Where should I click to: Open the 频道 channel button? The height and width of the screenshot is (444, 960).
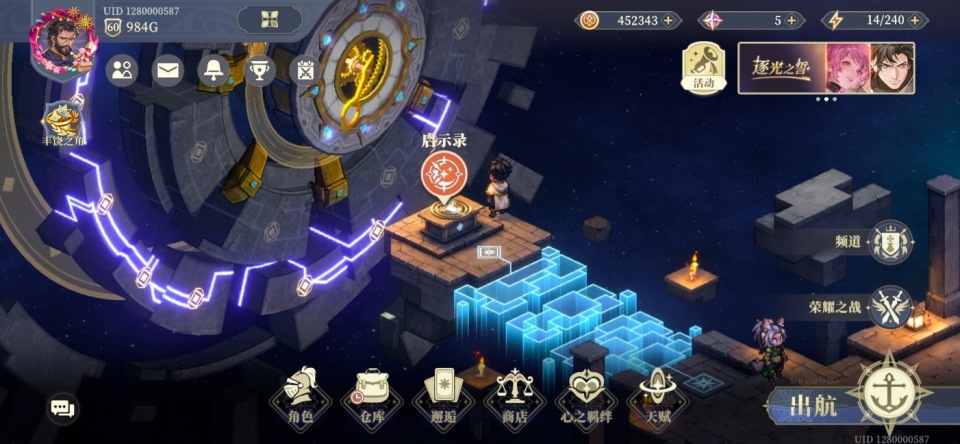(x=889, y=242)
